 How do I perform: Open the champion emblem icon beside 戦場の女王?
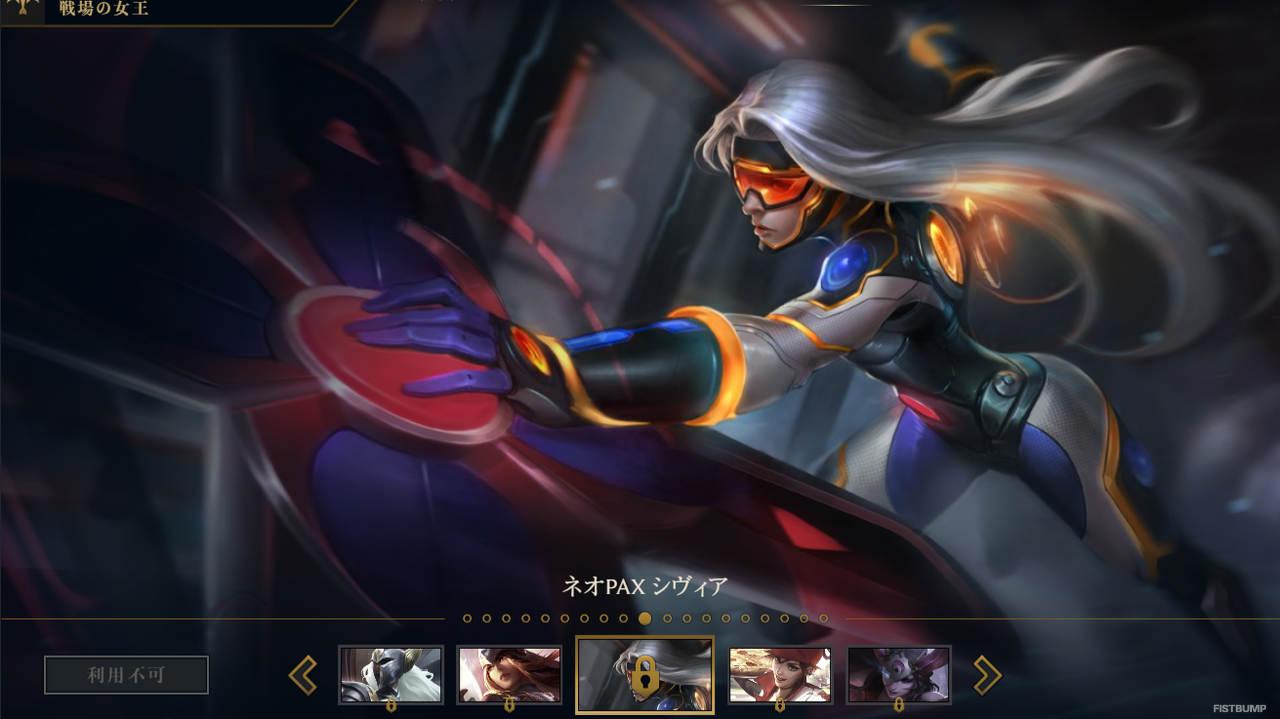22,10
